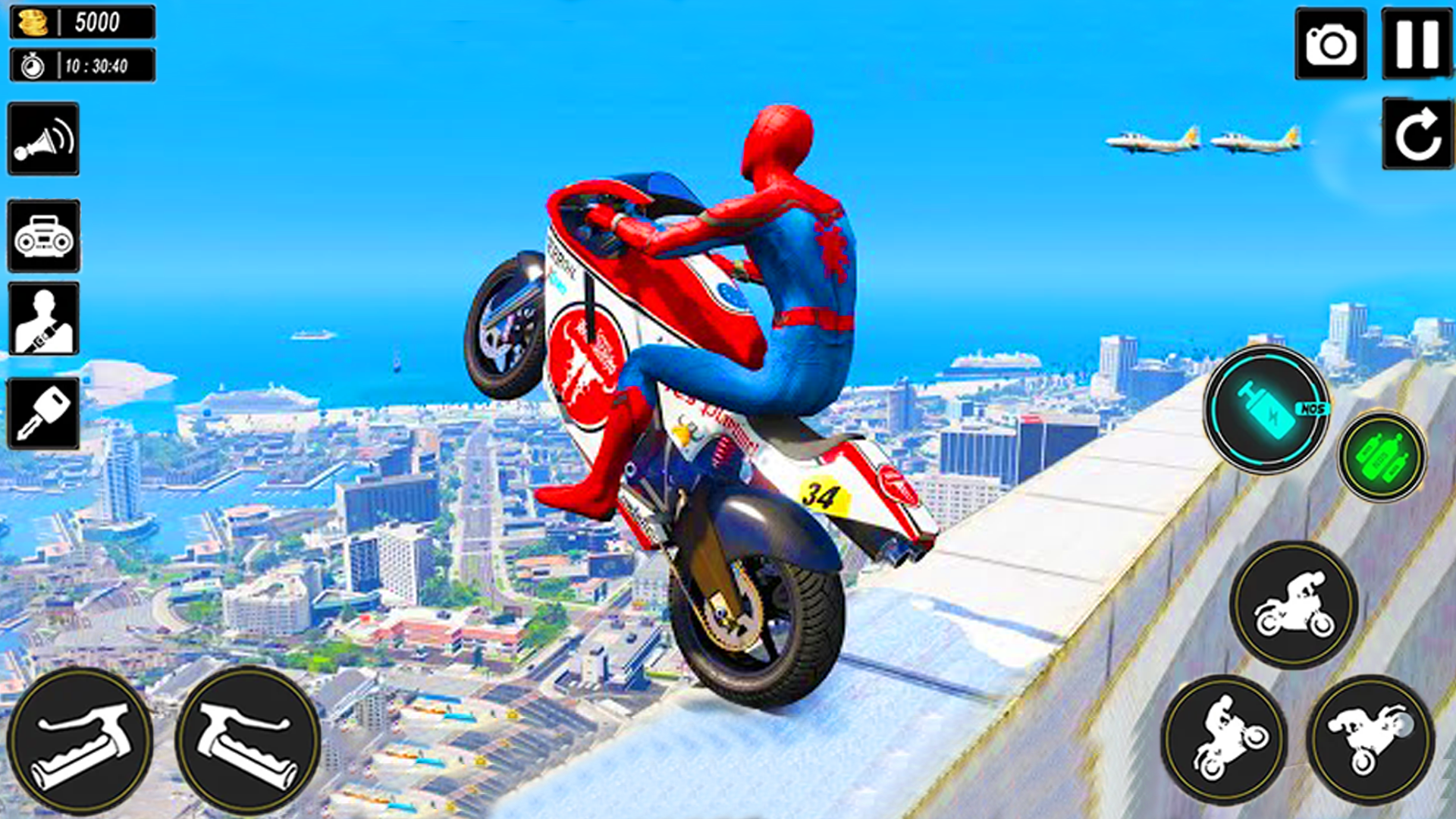Toggle the horn sound on
Screen dimensions: 1456x819
43,140
